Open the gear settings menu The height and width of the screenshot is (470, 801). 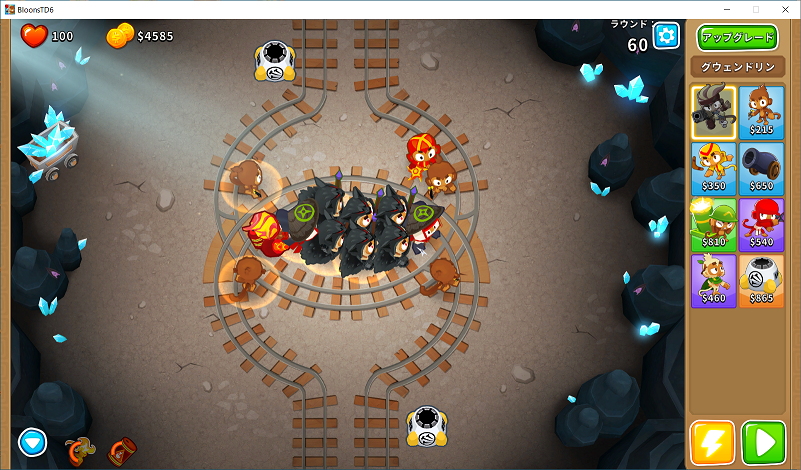[666, 37]
